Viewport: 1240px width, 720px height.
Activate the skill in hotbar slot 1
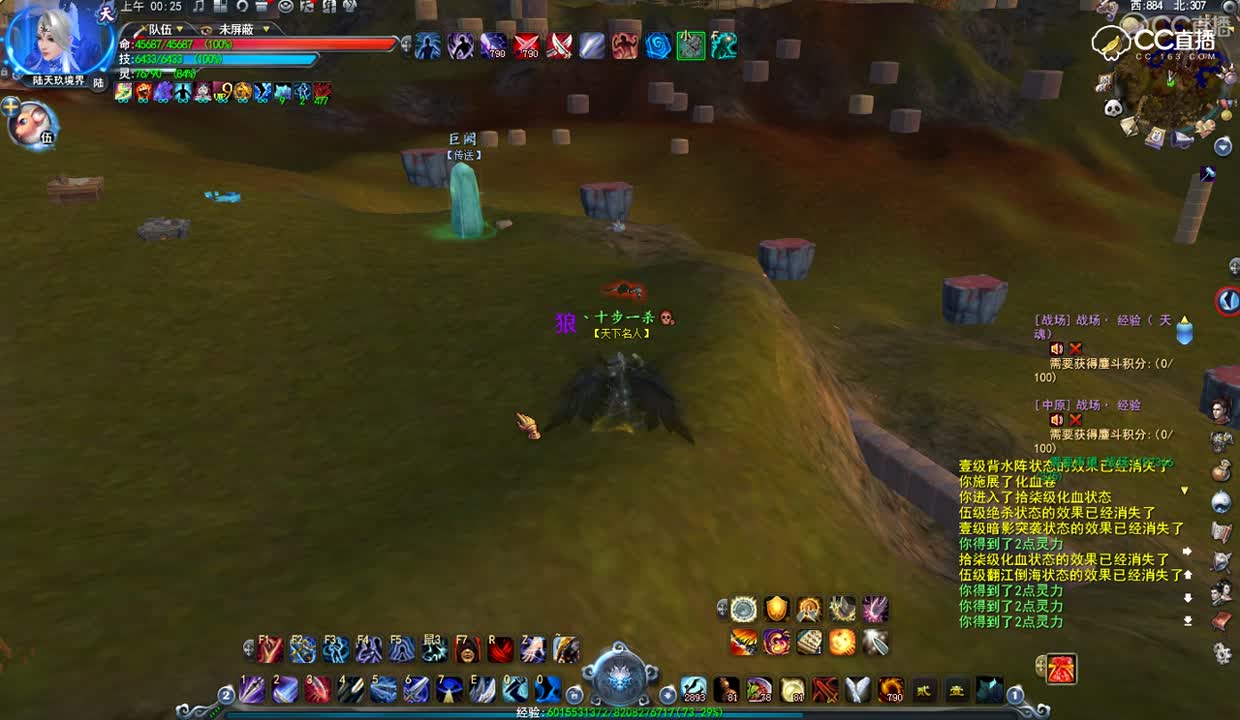(x=252, y=689)
